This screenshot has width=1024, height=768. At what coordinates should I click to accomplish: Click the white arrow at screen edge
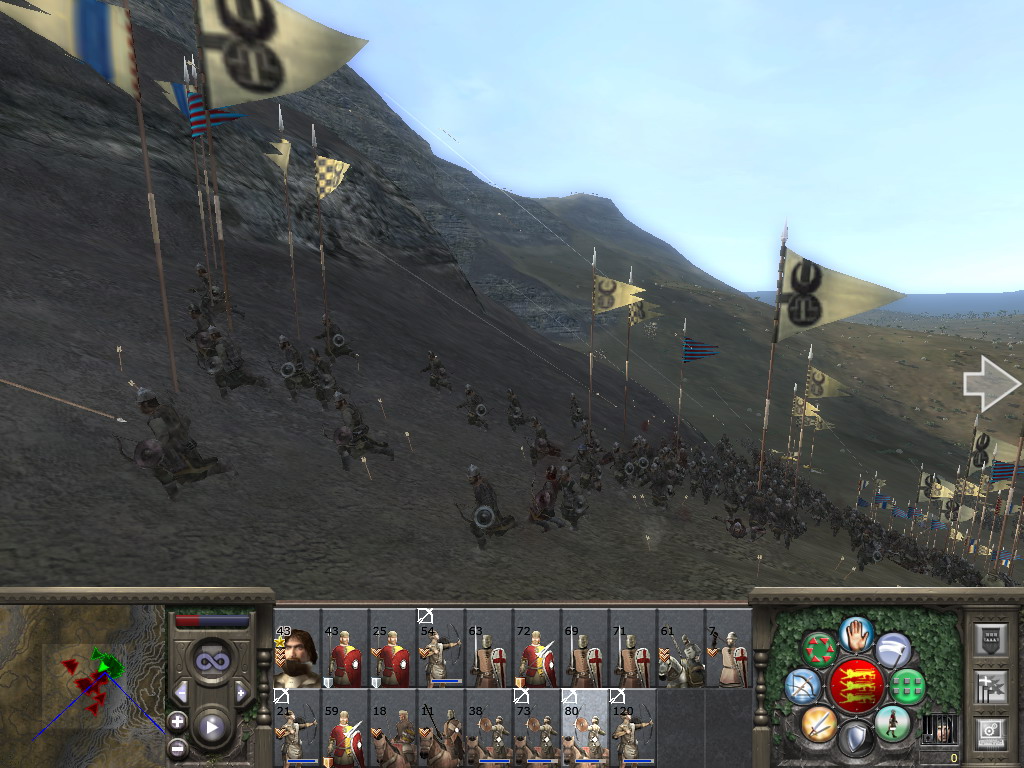(x=990, y=385)
